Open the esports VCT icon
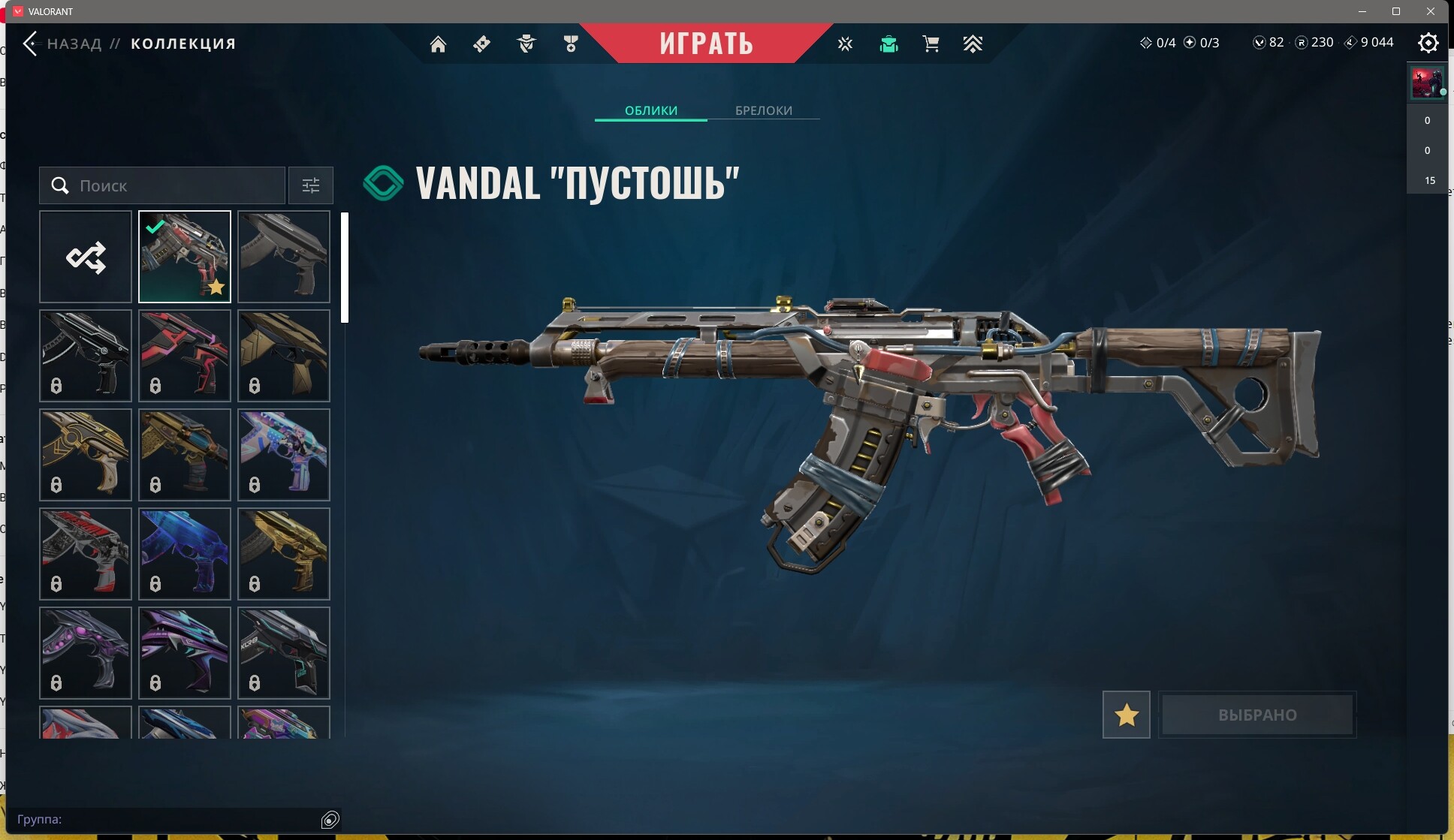This screenshot has height=840, width=1454. tap(846, 44)
